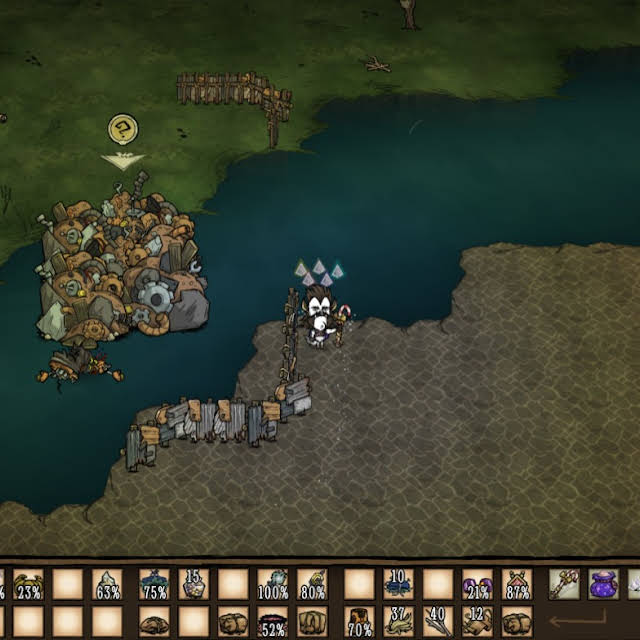Select the 63% durability item slot
Screen dimensions: 640x640
point(107,584)
